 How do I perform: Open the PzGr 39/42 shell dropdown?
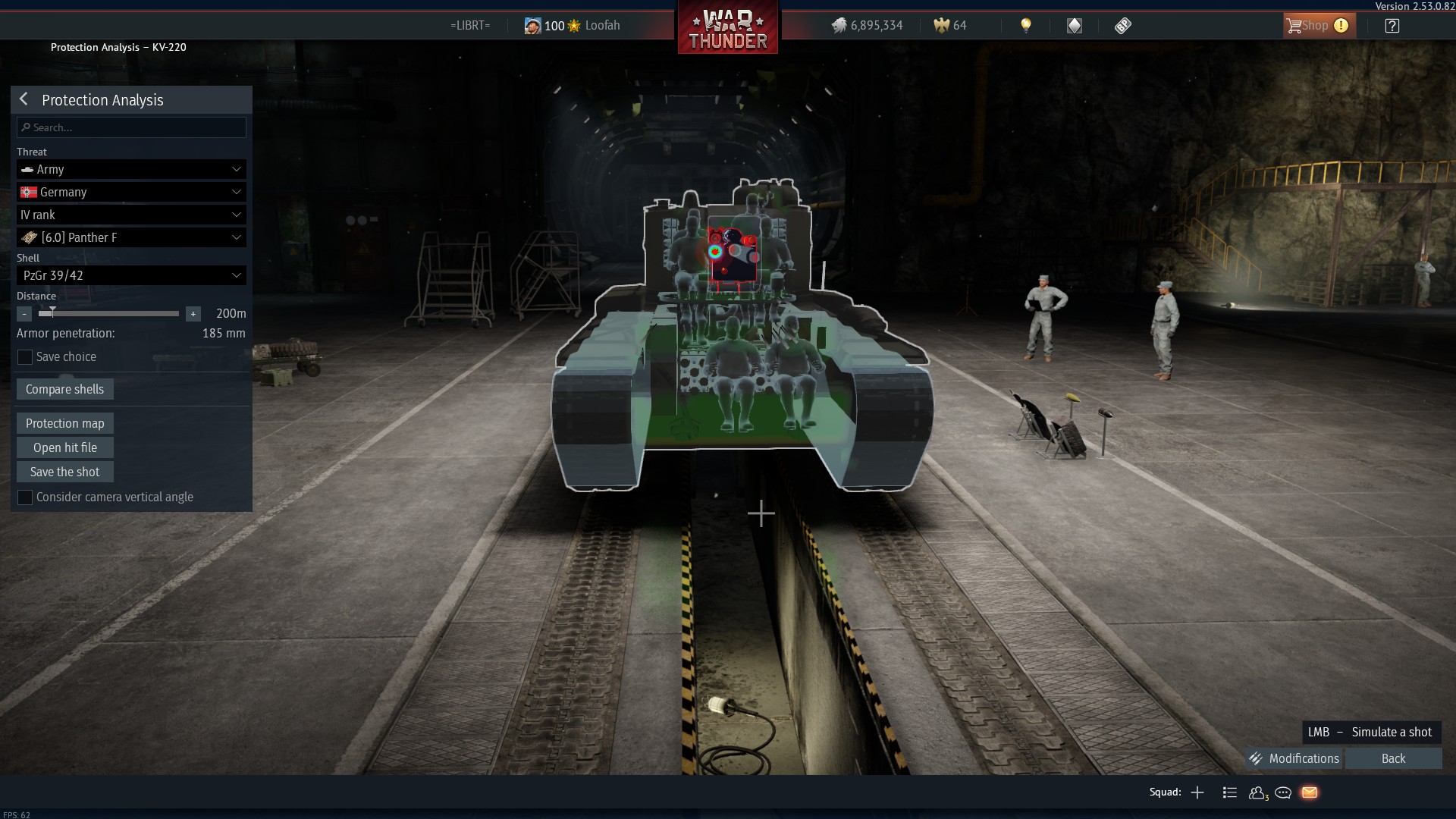pyautogui.click(x=131, y=275)
